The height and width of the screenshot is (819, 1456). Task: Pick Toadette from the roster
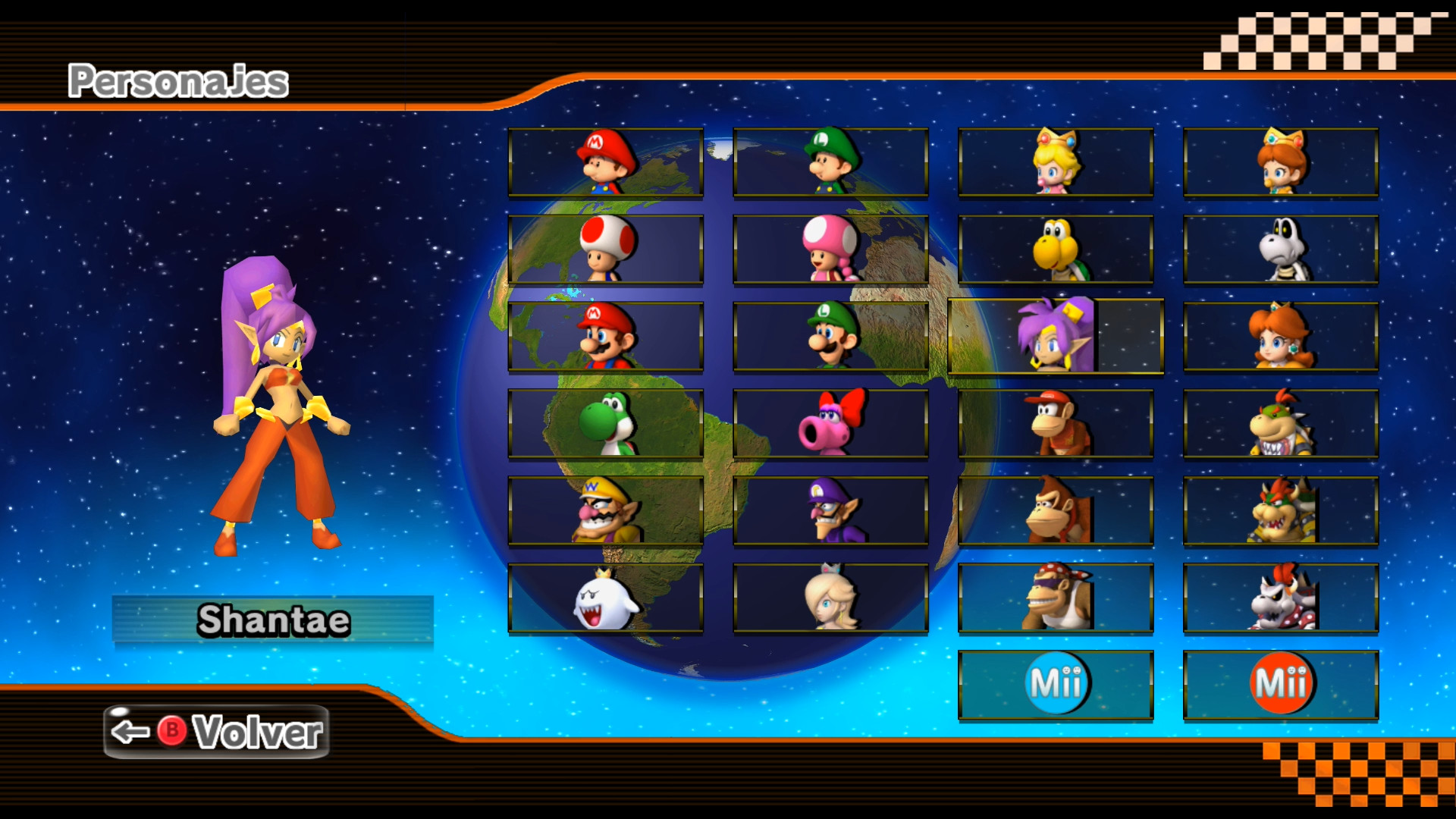pos(830,249)
